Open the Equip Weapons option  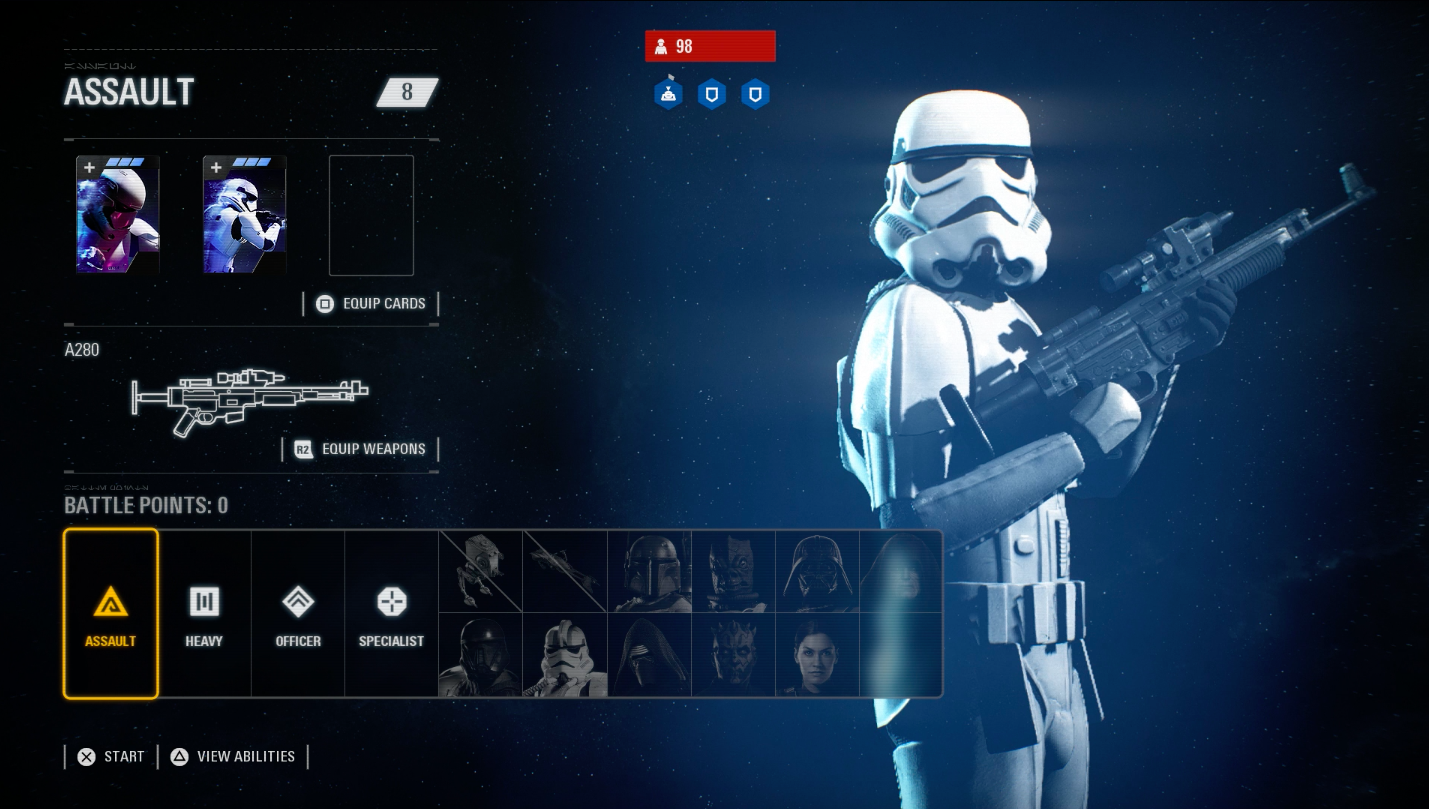[361, 449]
